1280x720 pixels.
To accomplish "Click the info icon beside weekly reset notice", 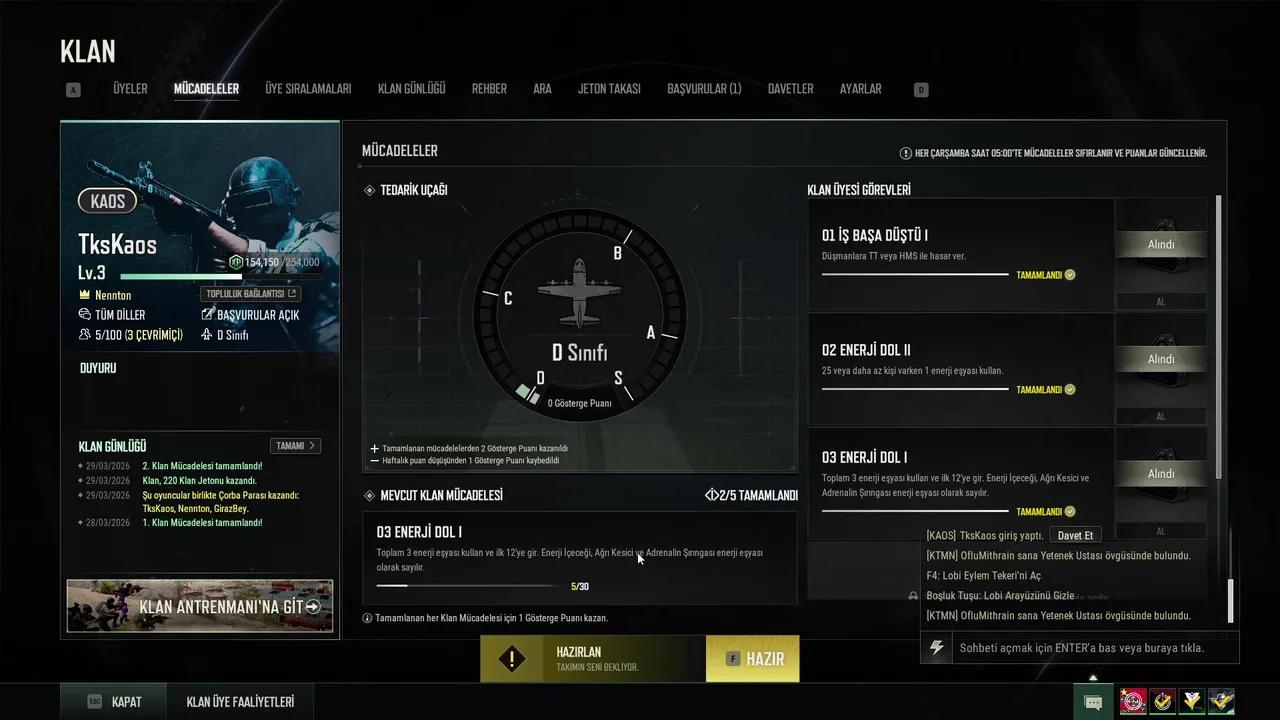I will (904, 153).
